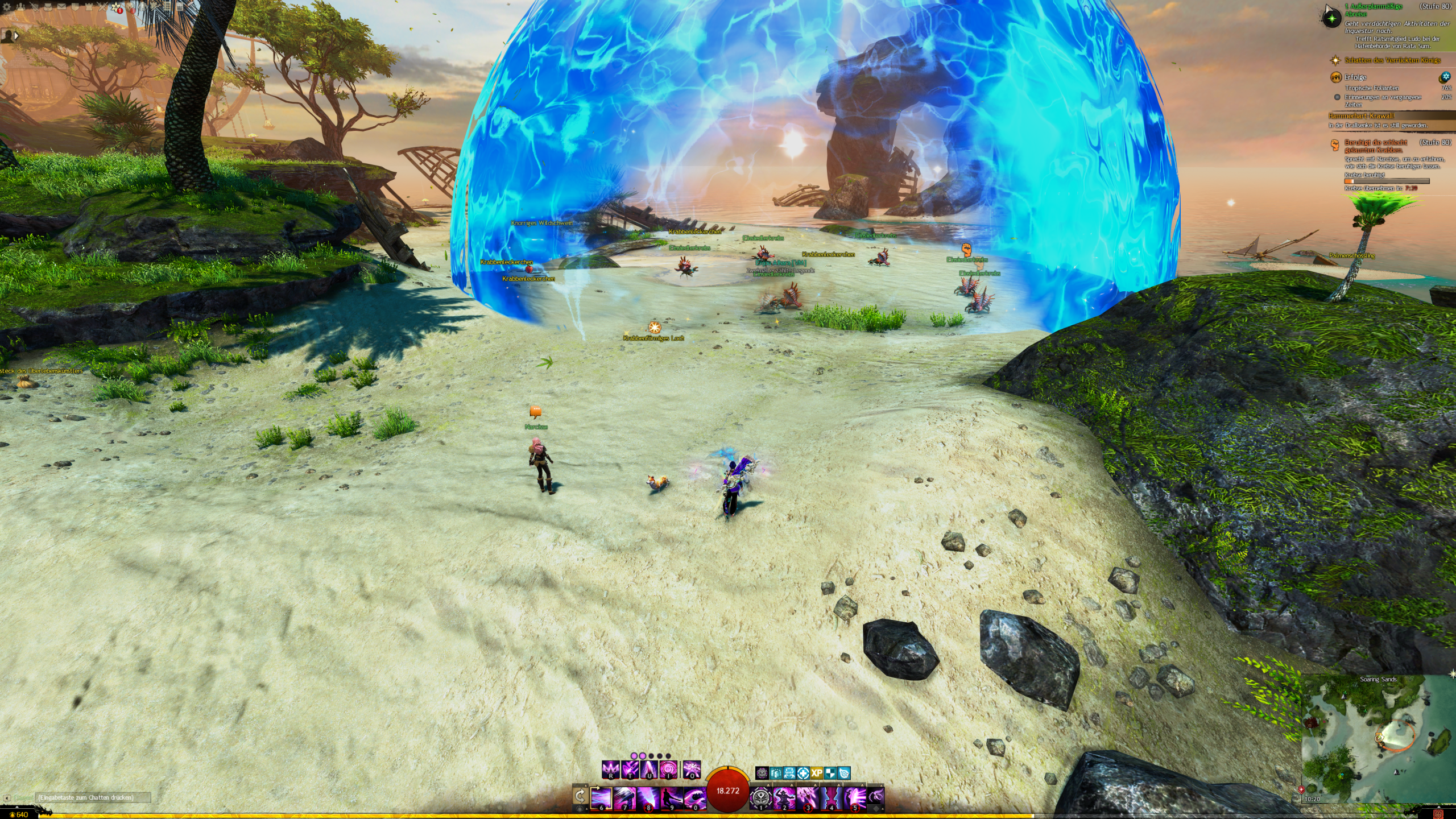Open the crossed swords PvP icon
Screen dimensions: 1456x819
[x=102, y=7]
